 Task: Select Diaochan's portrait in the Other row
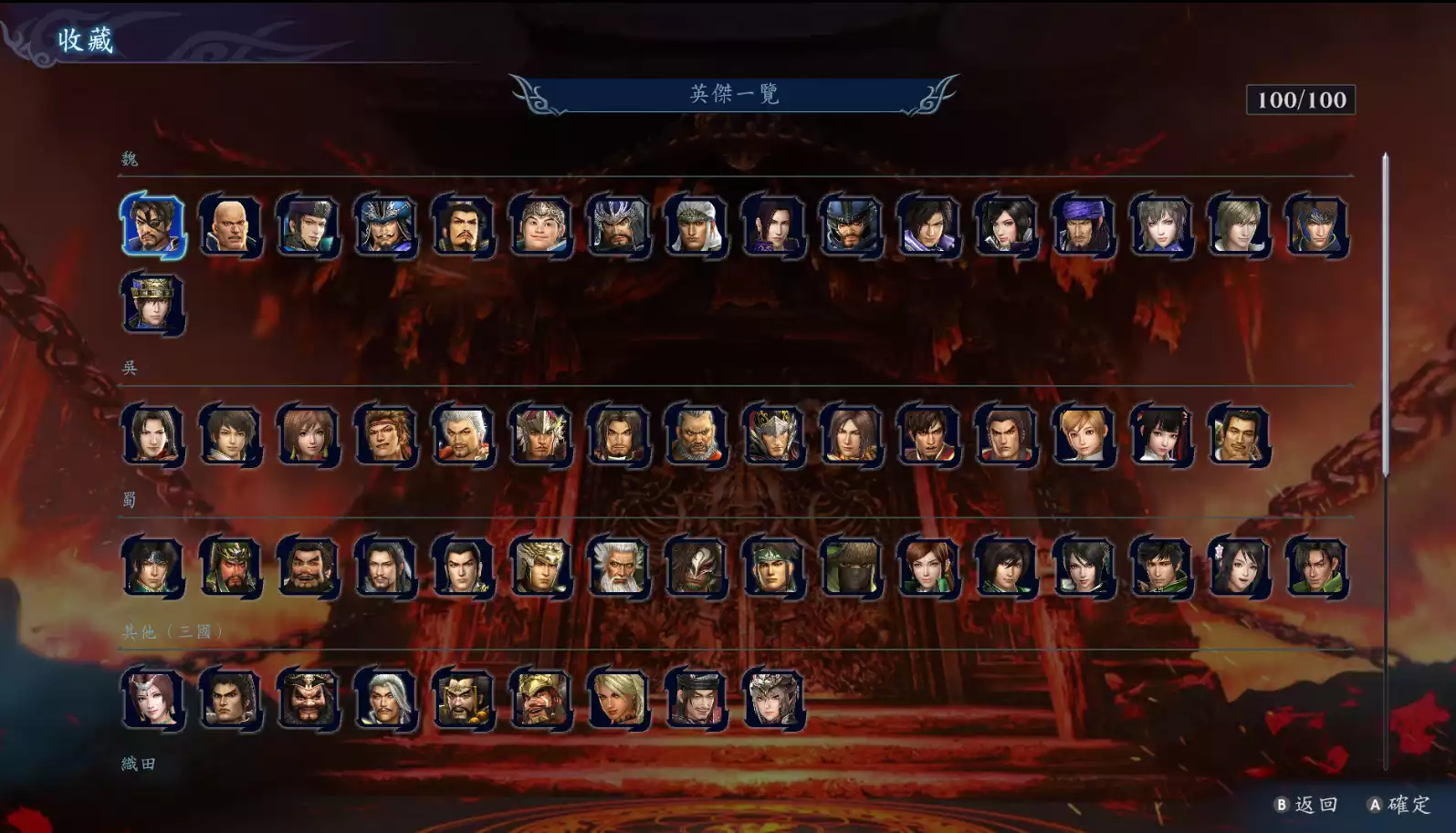[152, 699]
